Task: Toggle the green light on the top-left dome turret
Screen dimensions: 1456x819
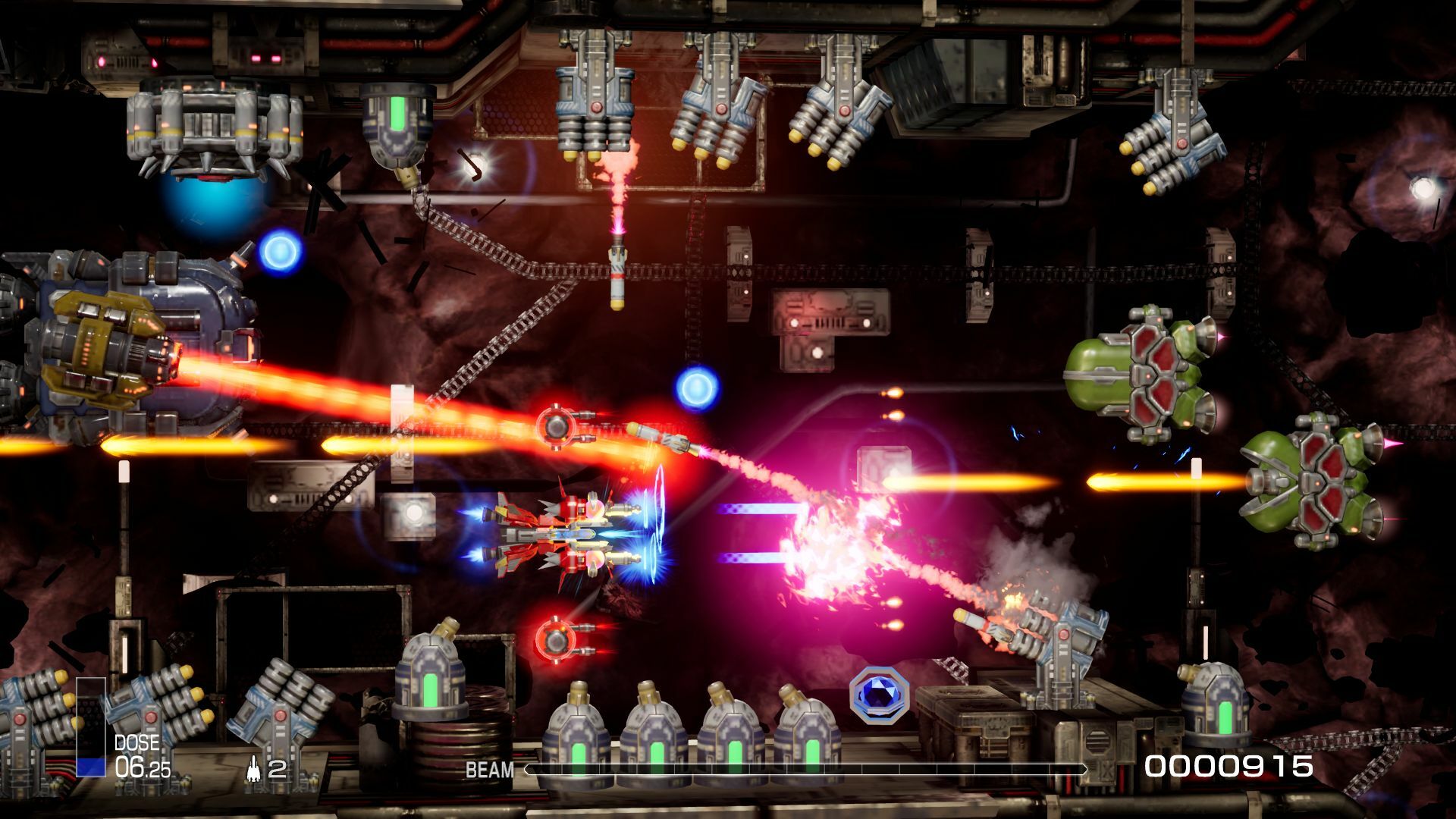Action: pos(397,114)
